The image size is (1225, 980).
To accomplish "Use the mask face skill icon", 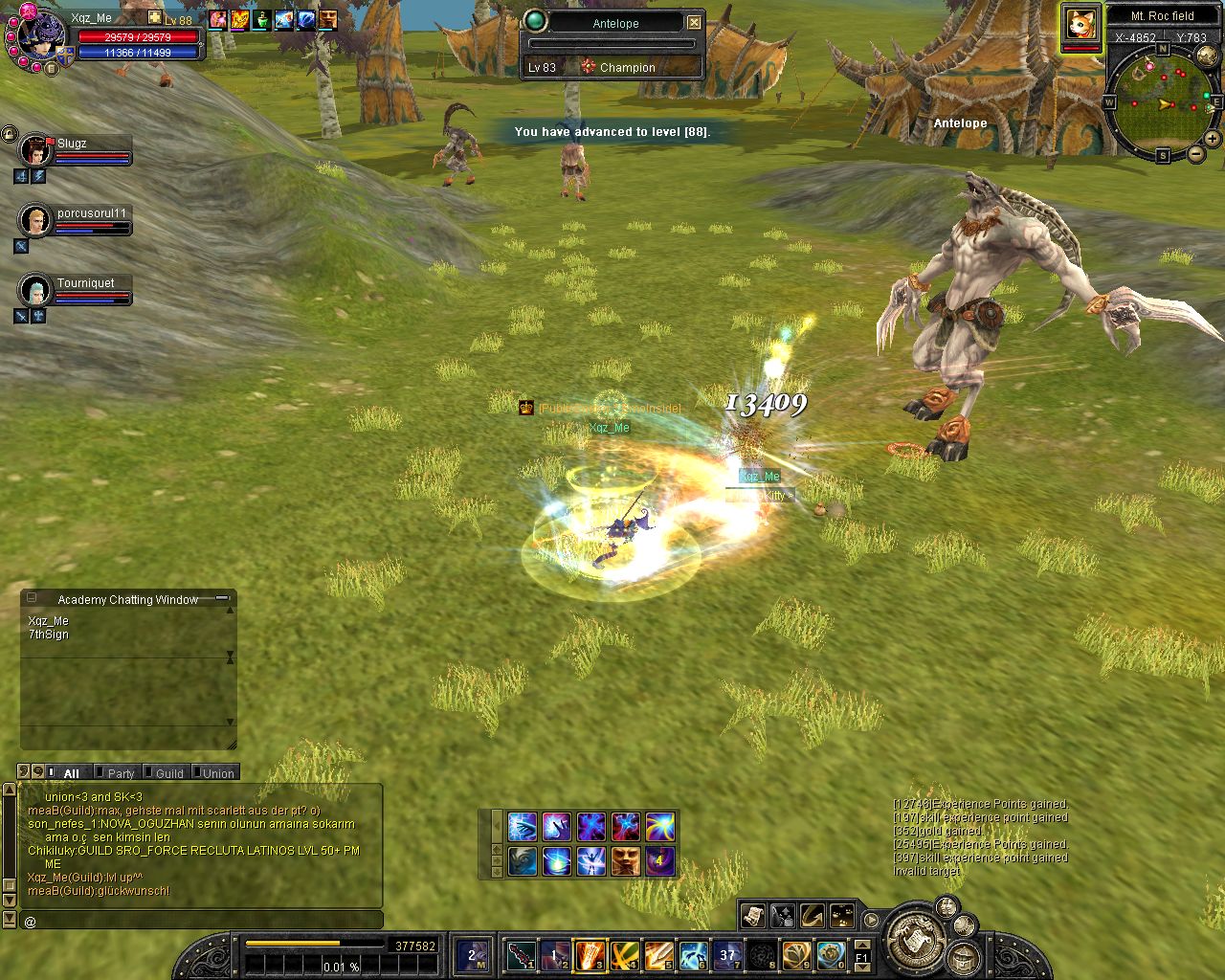I will [x=625, y=860].
